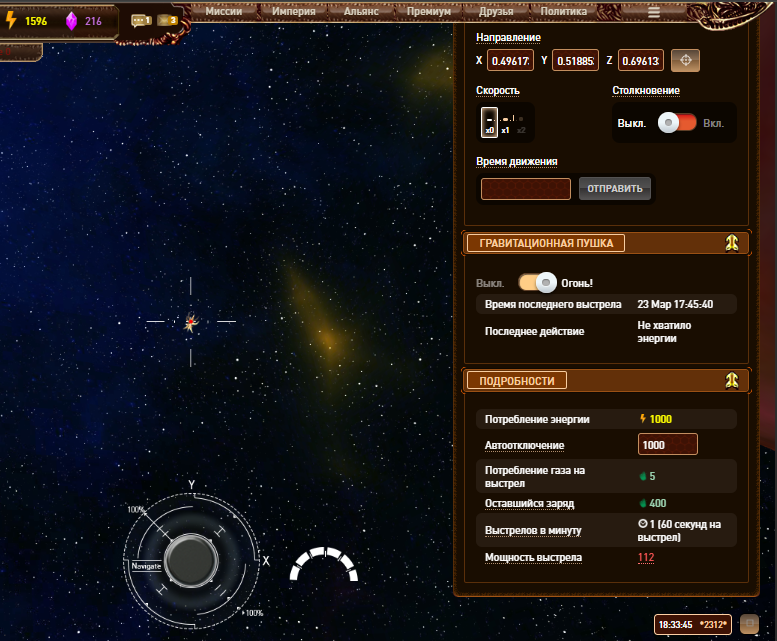Open the Премиум menu

pyautogui.click(x=428, y=11)
